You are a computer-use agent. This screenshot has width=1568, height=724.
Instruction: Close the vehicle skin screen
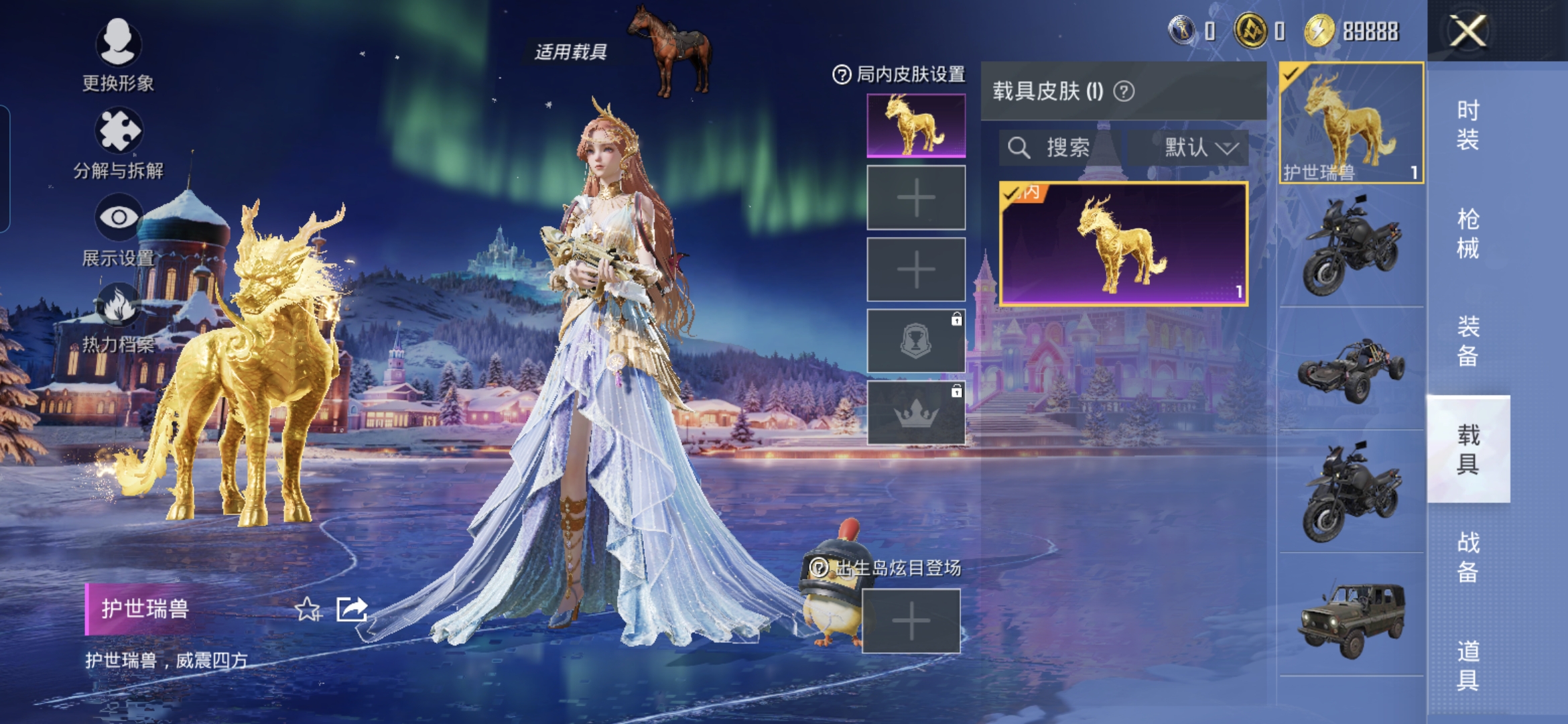(1467, 31)
